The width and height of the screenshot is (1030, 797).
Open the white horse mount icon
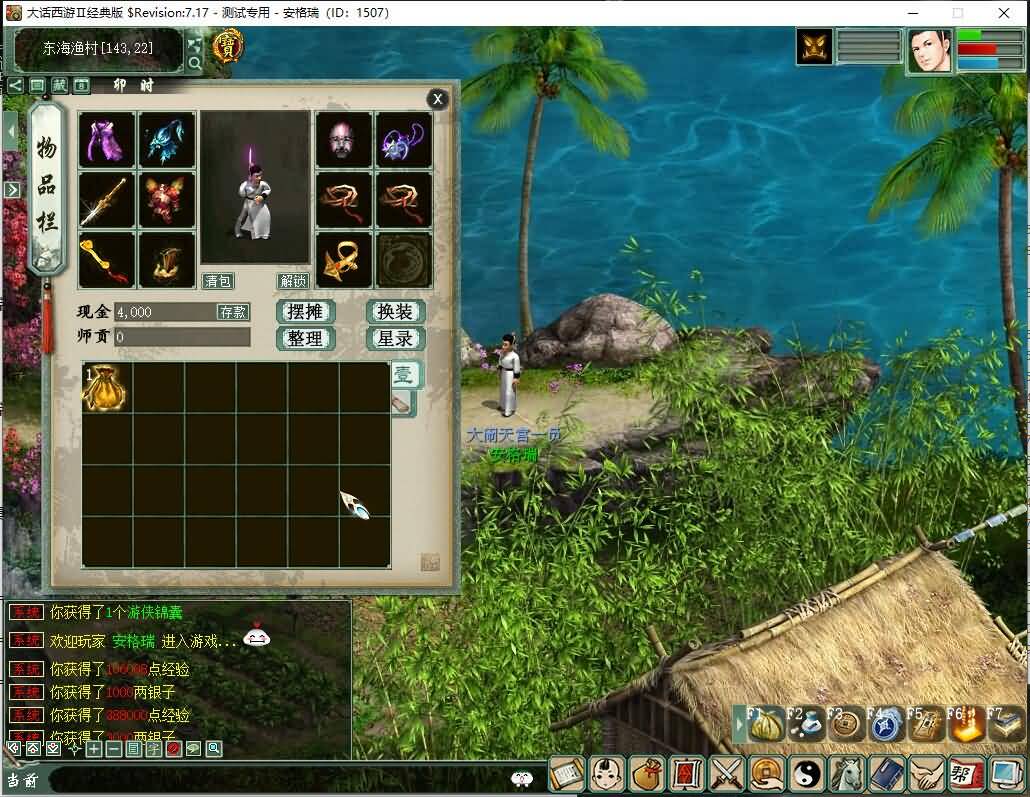coord(847,774)
